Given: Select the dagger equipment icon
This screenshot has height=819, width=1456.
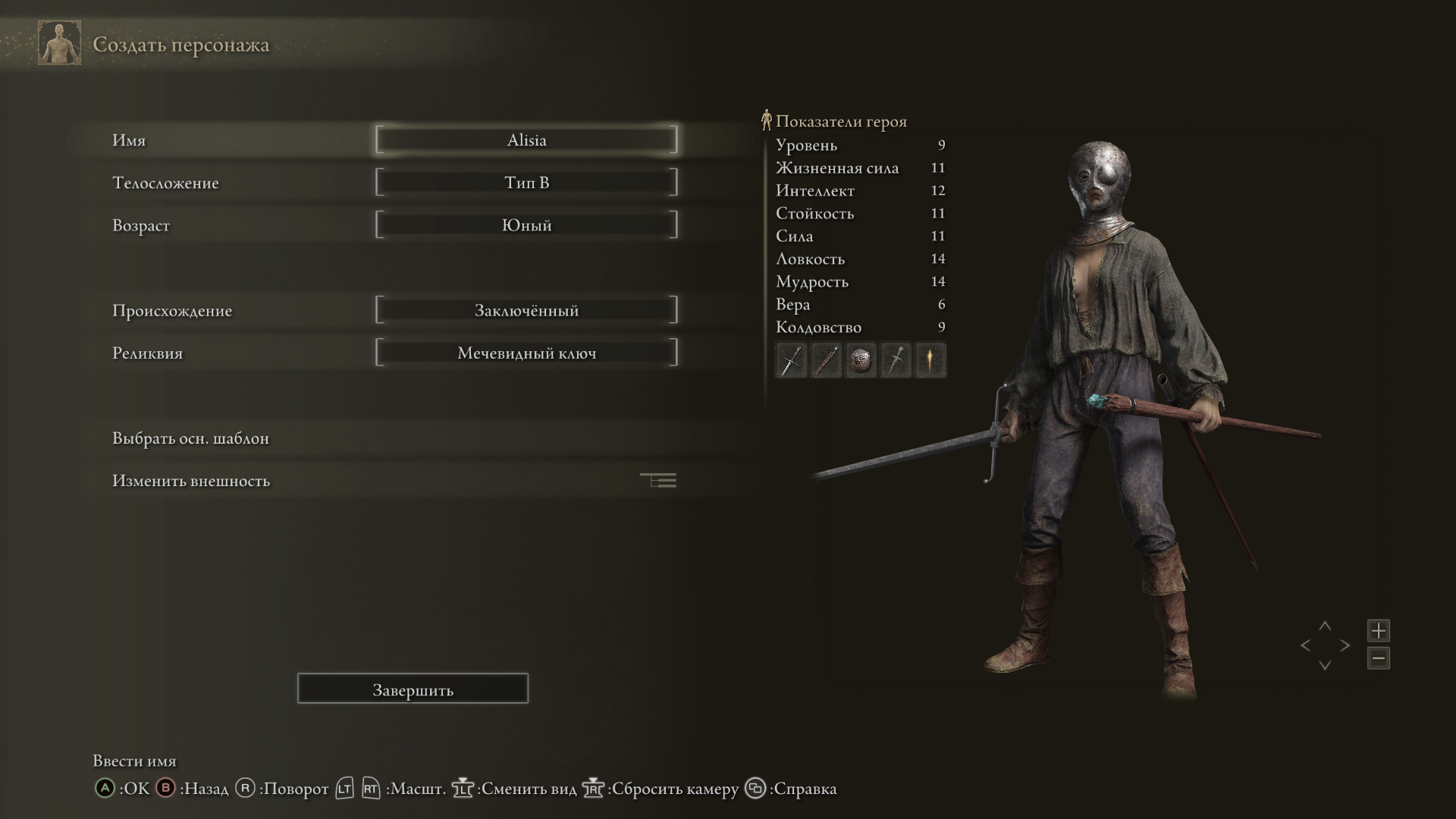Looking at the screenshot, I should (x=896, y=360).
